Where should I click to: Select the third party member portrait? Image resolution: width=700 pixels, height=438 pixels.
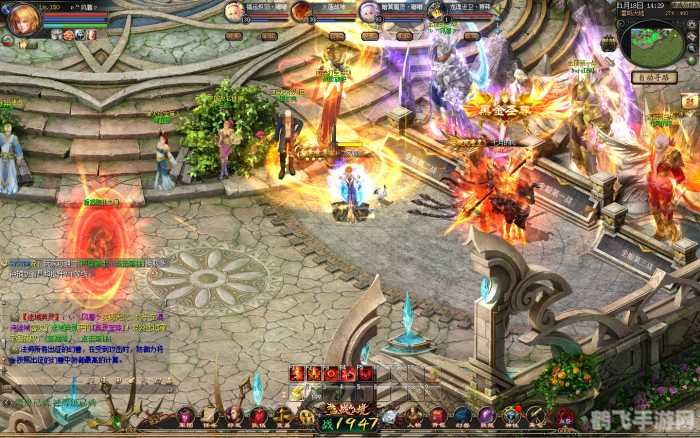click(368, 12)
